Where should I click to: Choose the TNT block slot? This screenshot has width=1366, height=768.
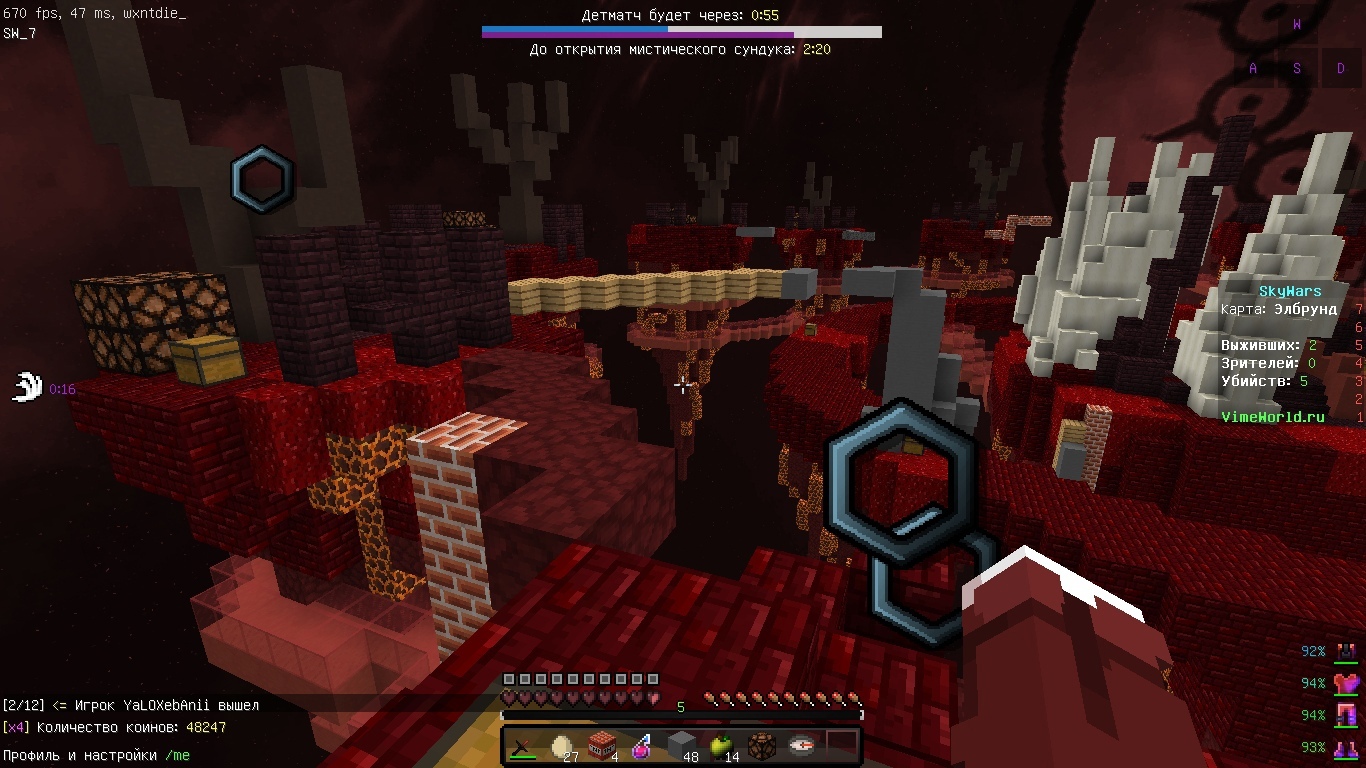[x=602, y=746]
